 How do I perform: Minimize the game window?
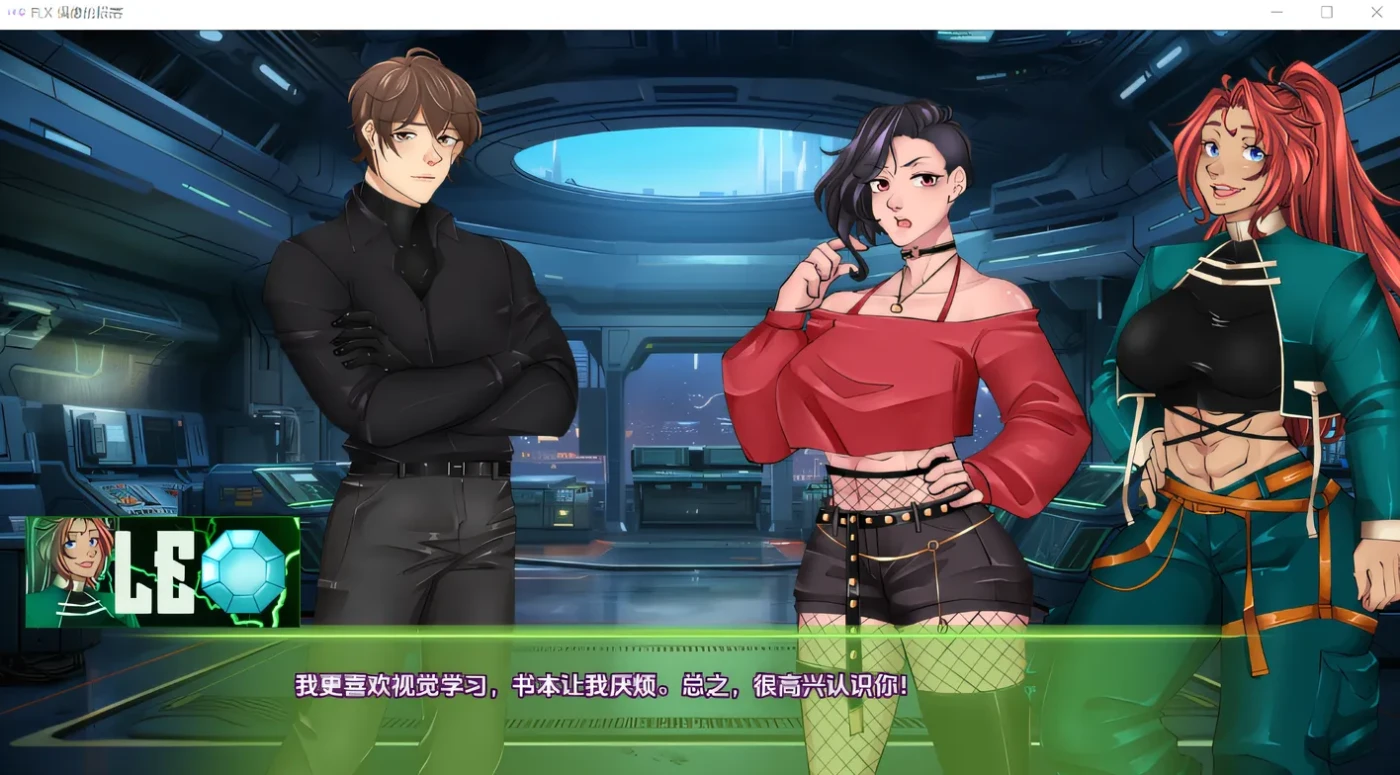click(1276, 12)
